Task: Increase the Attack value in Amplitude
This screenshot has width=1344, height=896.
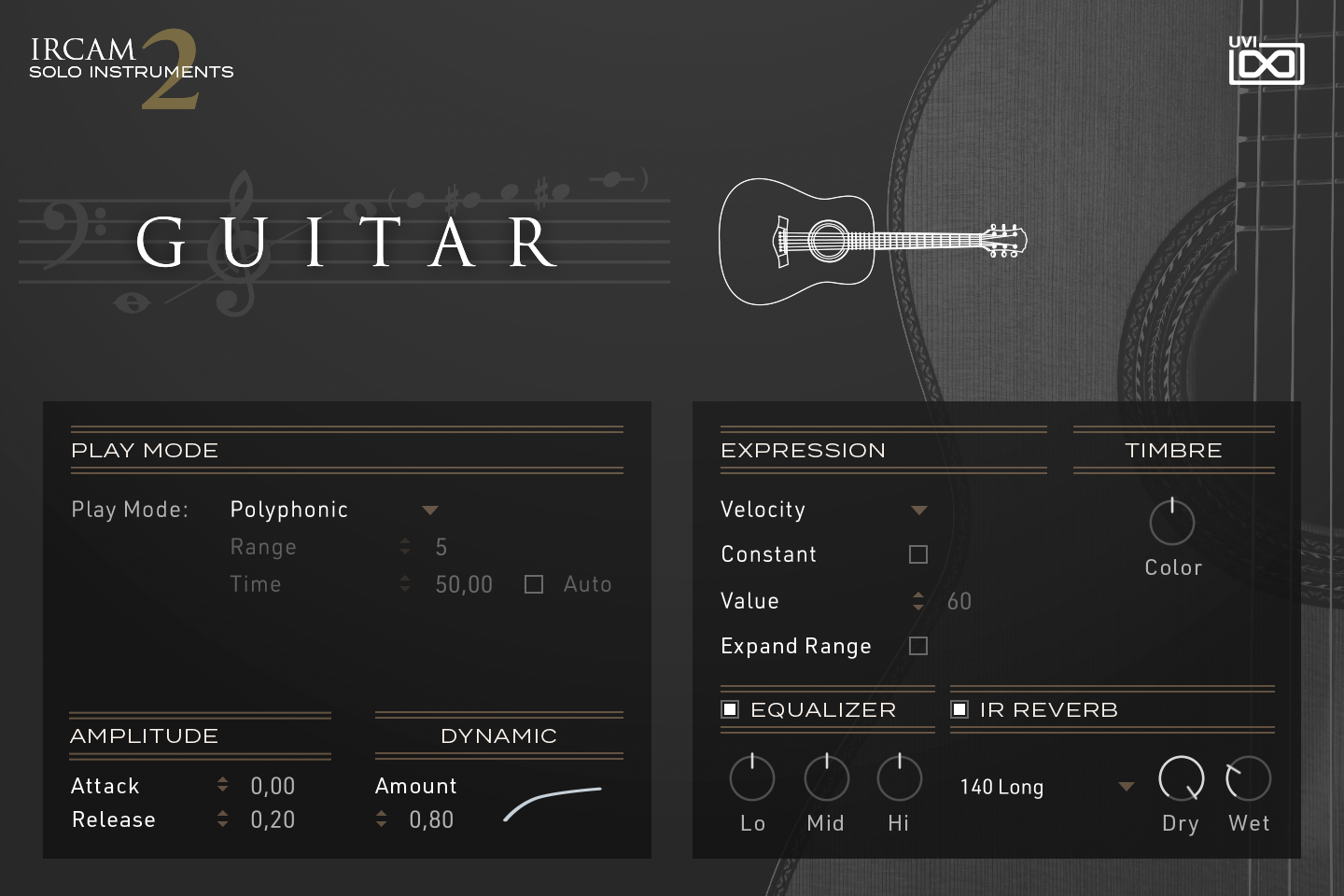Action: click(223, 779)
